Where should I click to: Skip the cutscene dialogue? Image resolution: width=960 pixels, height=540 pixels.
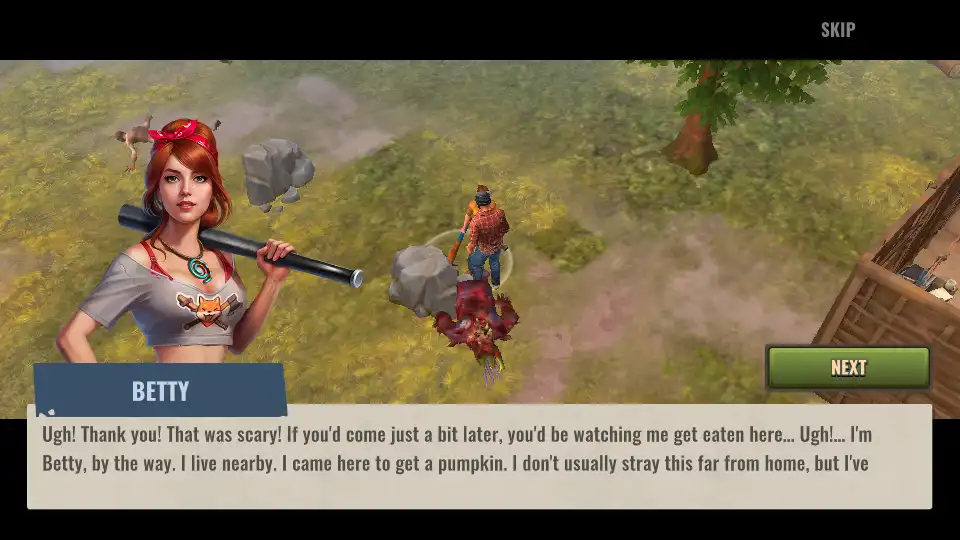coord(837,29)
